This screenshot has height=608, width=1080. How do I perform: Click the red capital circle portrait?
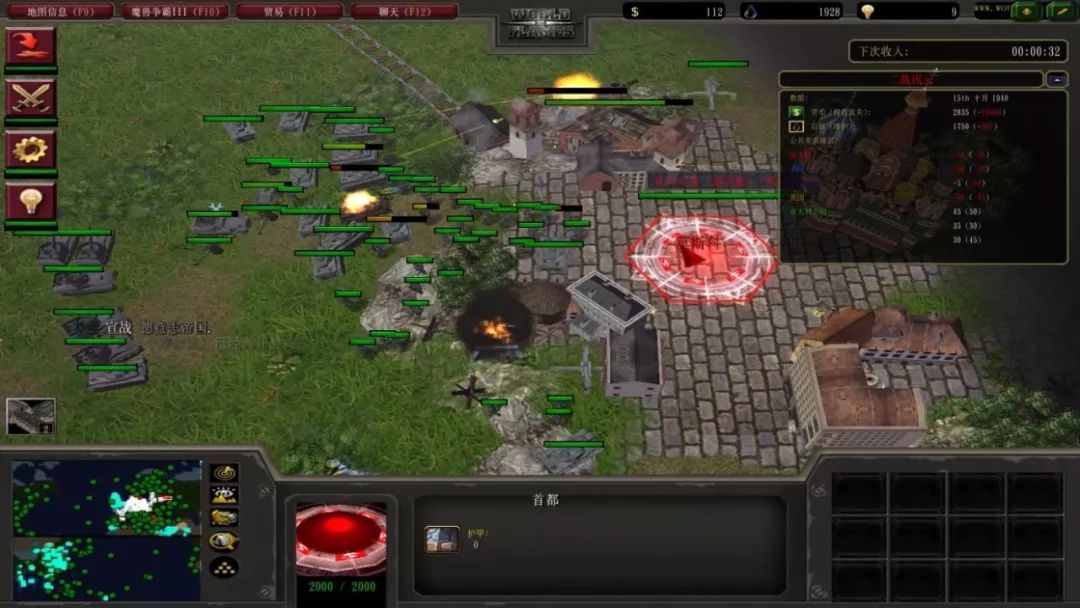(341, 538)
